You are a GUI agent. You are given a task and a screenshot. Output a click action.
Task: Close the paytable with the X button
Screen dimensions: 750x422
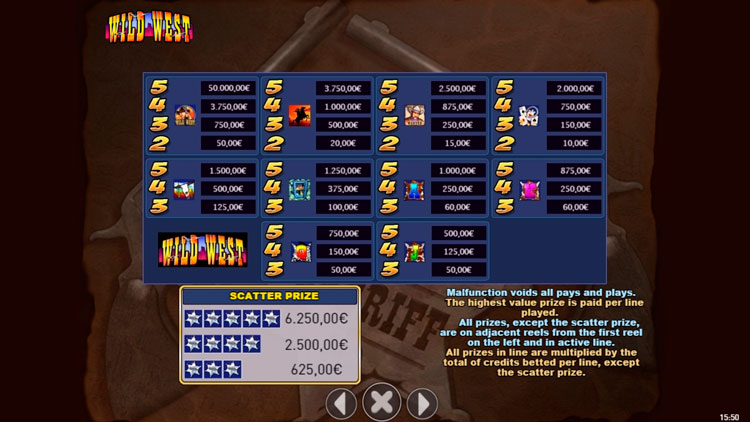381,402
